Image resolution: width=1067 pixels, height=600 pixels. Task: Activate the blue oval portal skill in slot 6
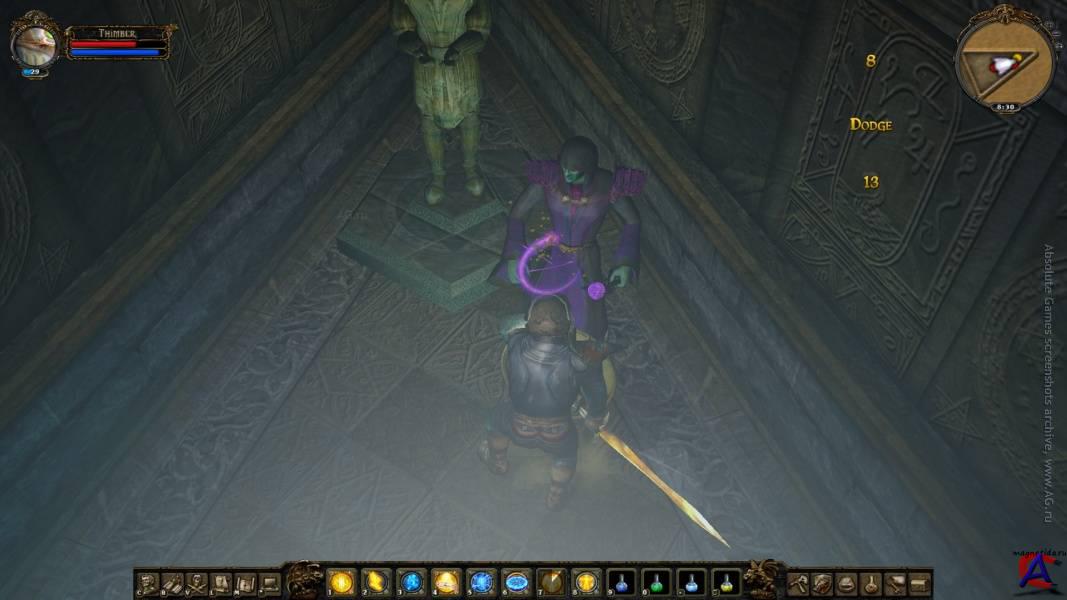coord(517,582)
